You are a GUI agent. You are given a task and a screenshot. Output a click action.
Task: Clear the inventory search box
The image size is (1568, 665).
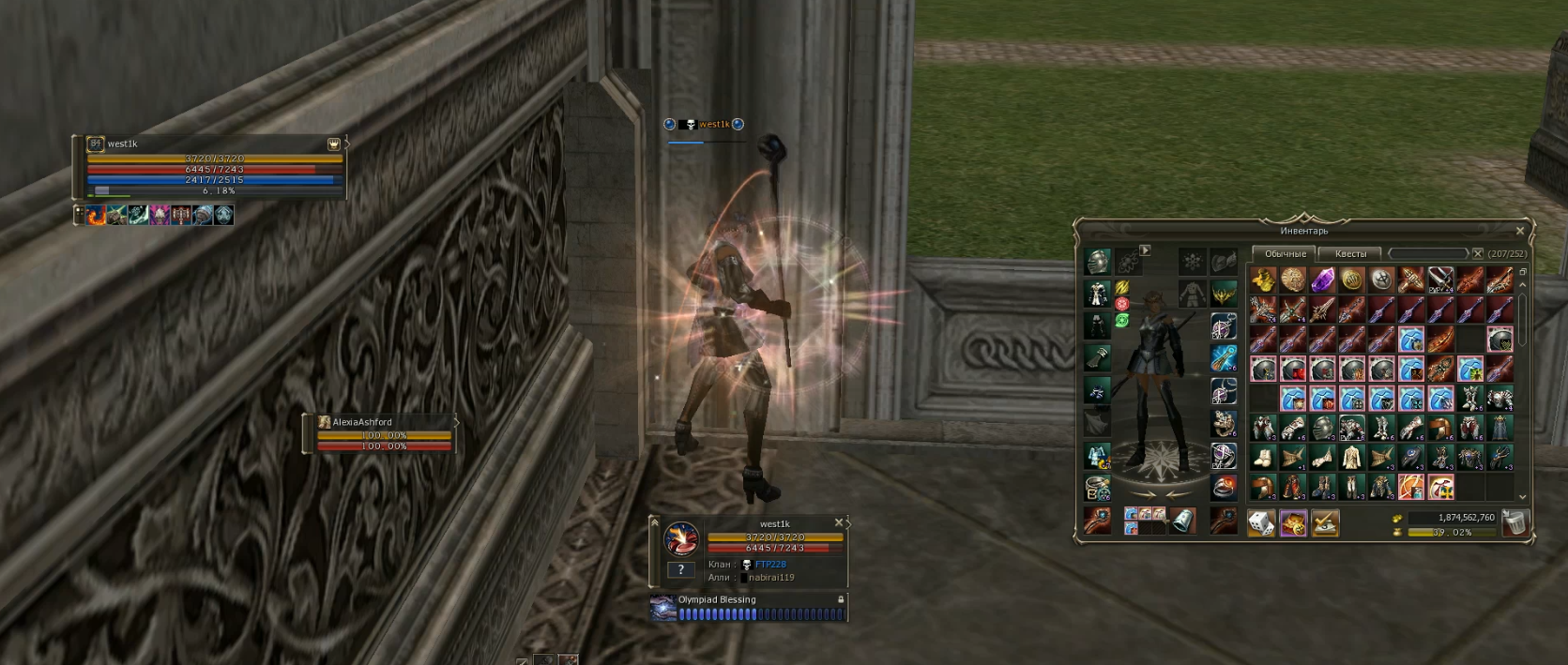(x=1478, y=254)
